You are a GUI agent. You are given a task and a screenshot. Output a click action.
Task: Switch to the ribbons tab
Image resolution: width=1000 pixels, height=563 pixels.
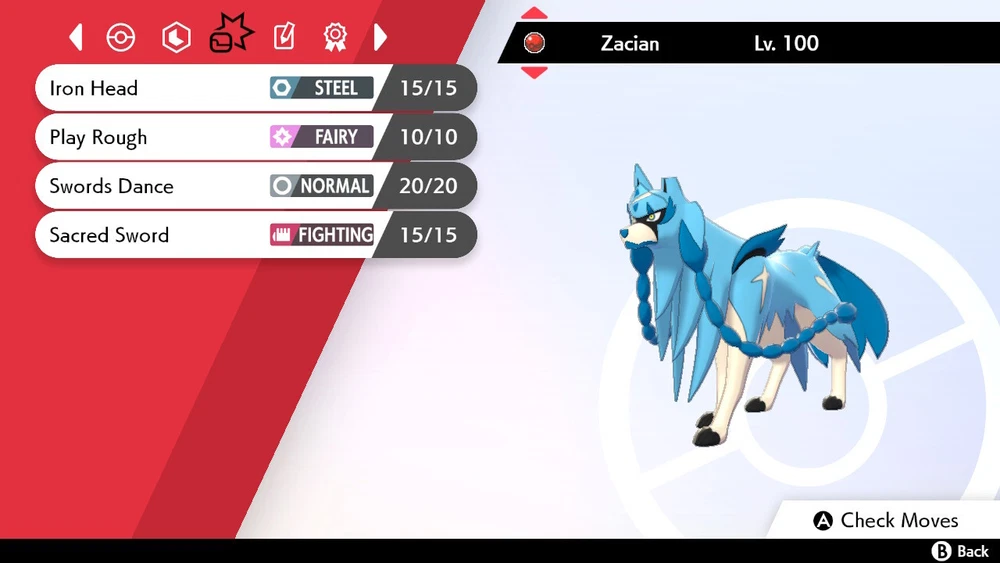[x=335, y=38]
